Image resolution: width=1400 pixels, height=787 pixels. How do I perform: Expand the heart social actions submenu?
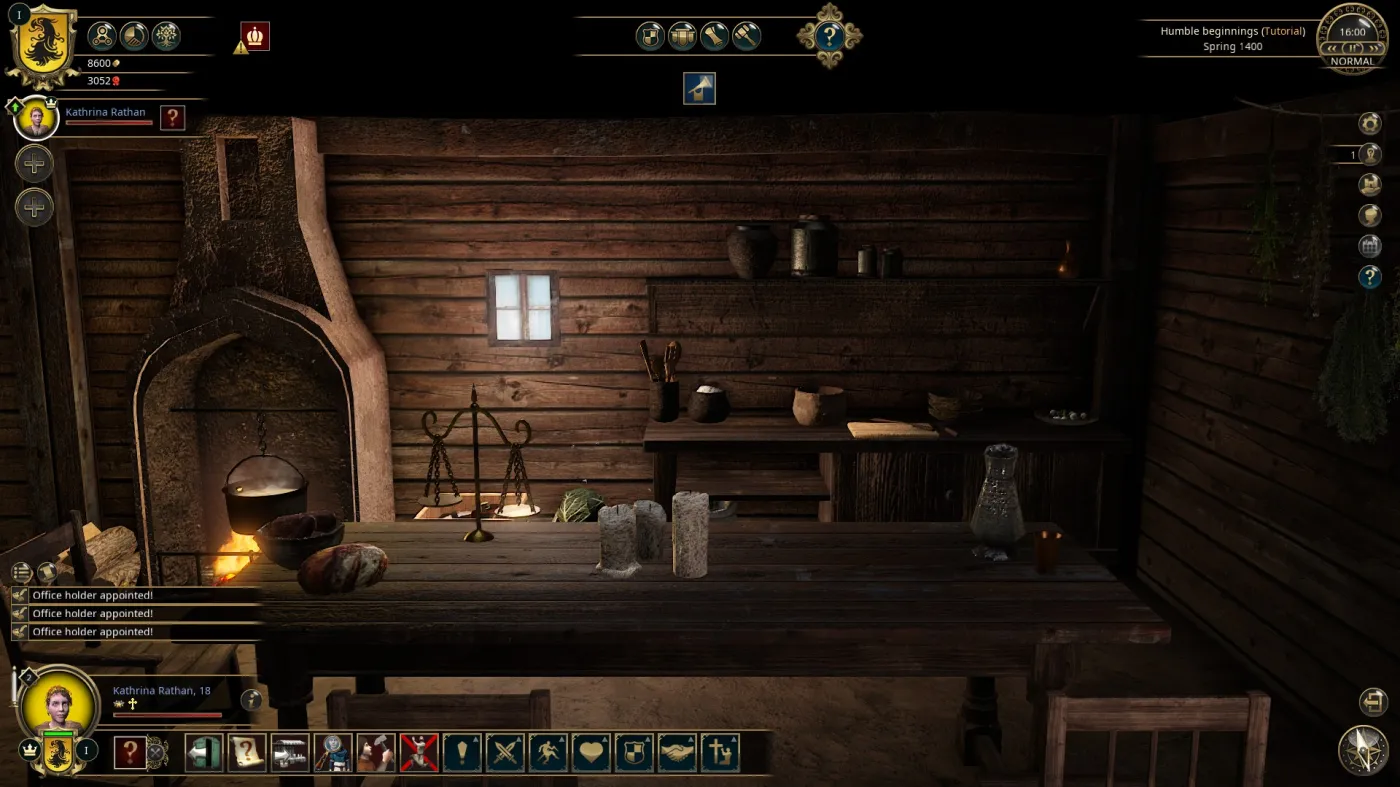[x=592, y=752]
